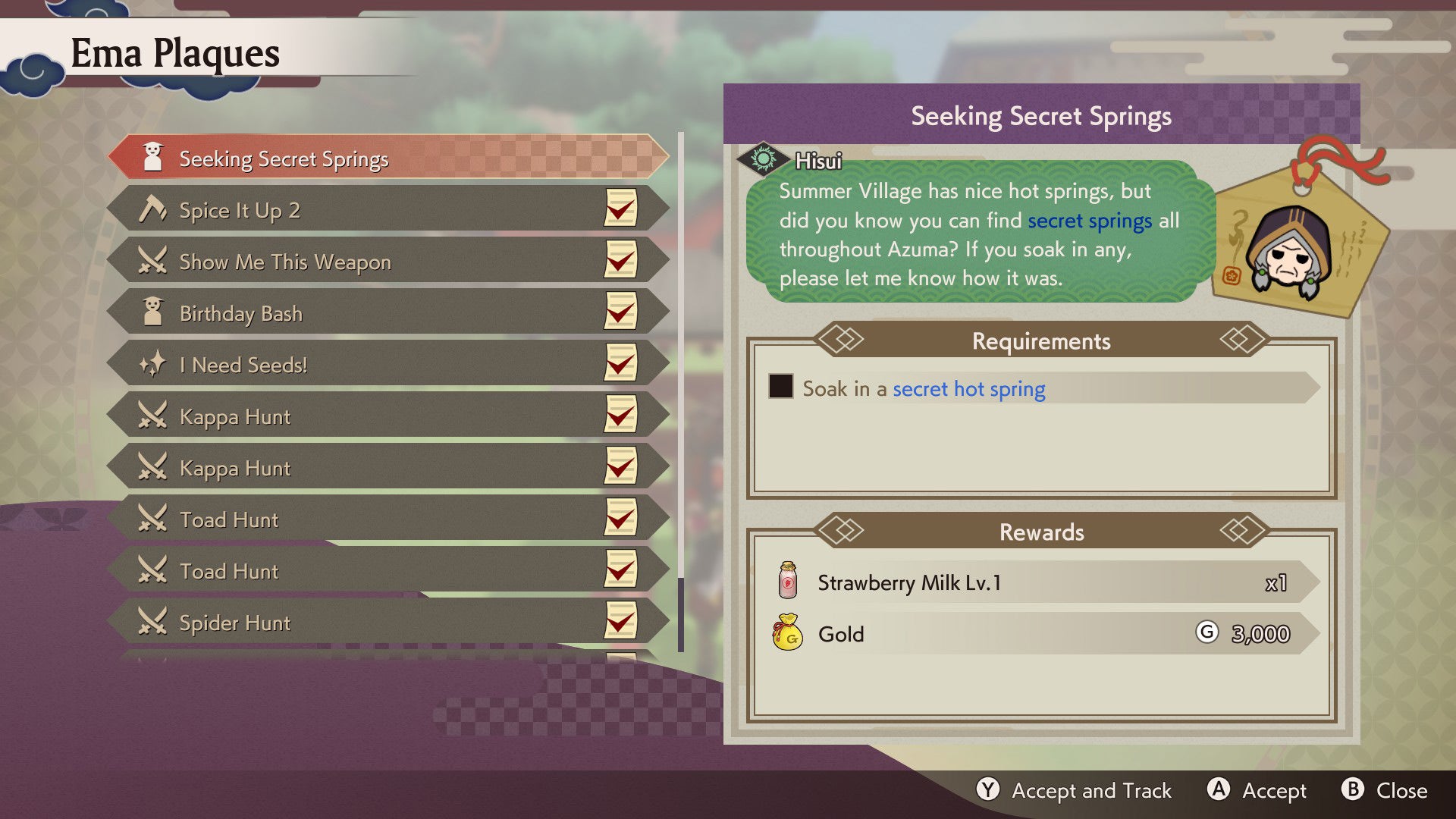Click Hisui's sun emblem icon
Image resolution: width=1456 pixels, height=819 pixels.
pyautogui.click(x=765, y=160)
